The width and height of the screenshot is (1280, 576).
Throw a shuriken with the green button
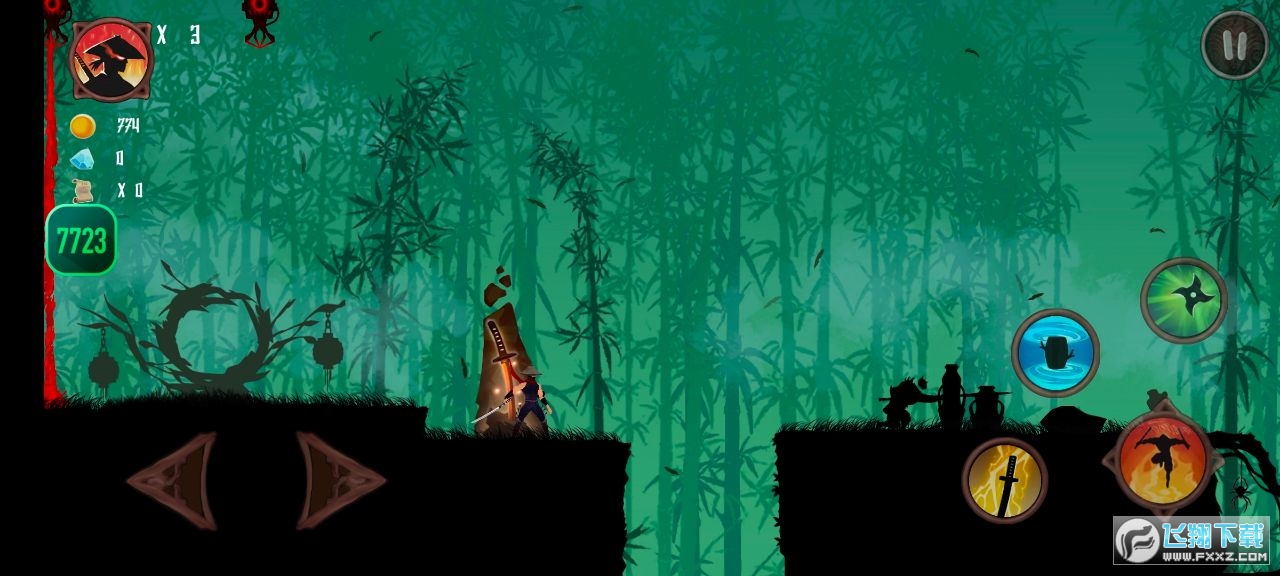point(1184,300)
